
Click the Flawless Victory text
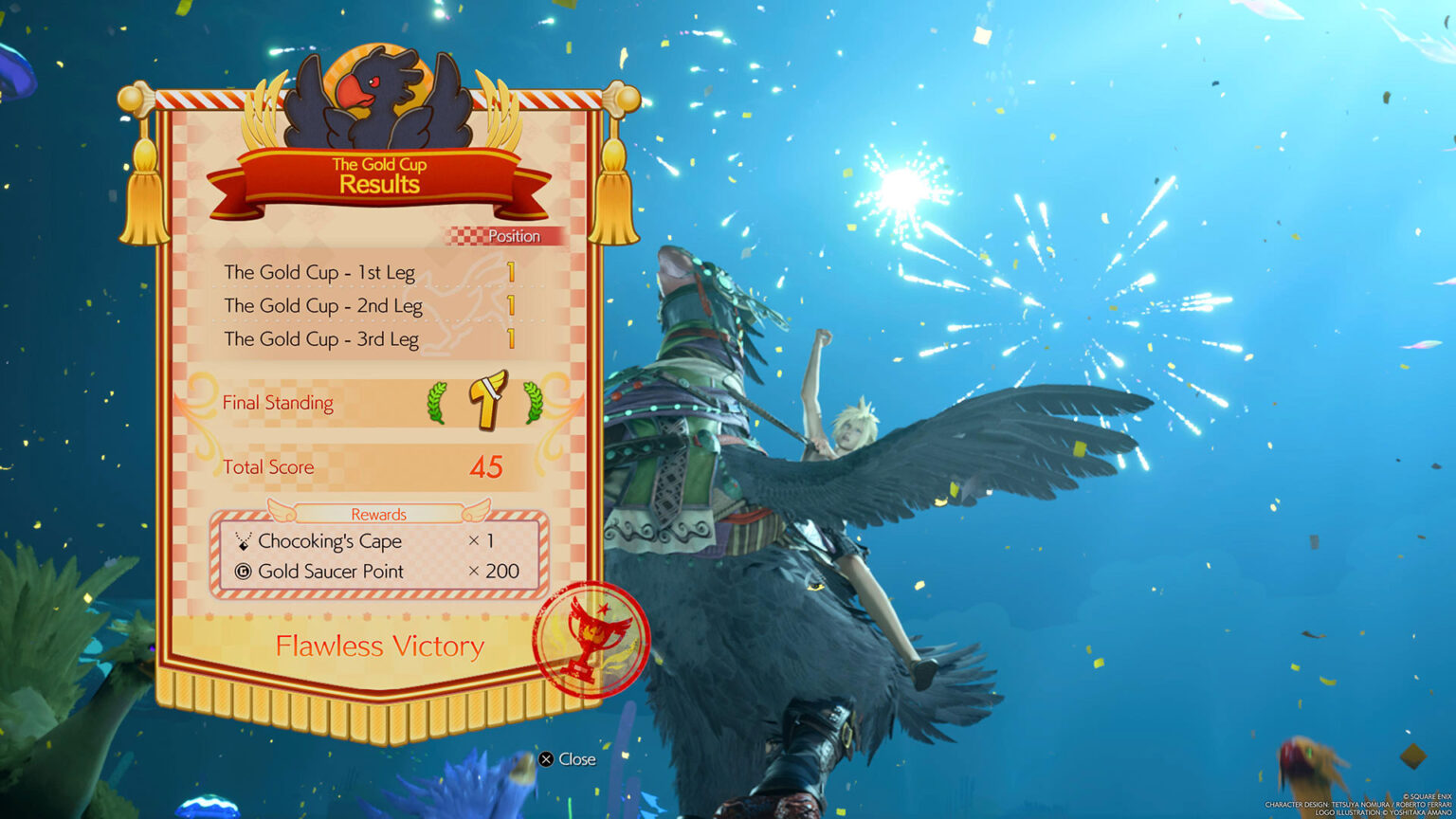[379, 646]
